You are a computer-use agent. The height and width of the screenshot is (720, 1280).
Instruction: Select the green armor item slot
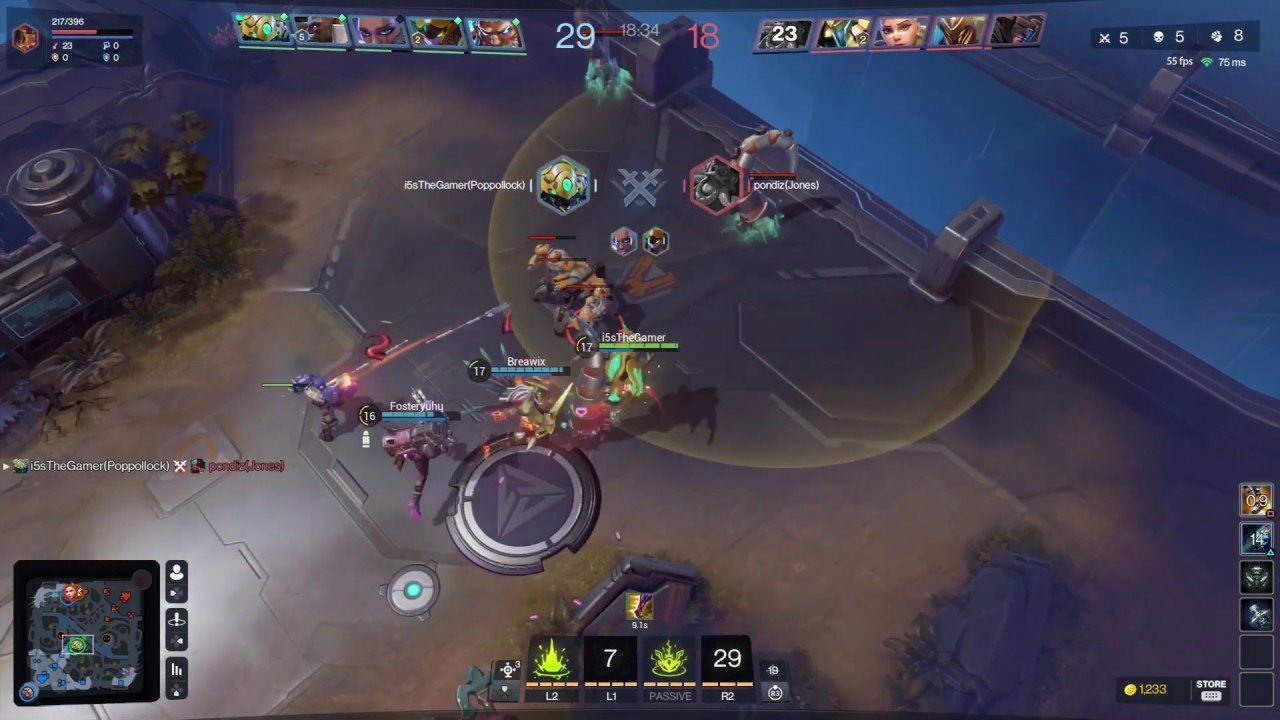1256,577
